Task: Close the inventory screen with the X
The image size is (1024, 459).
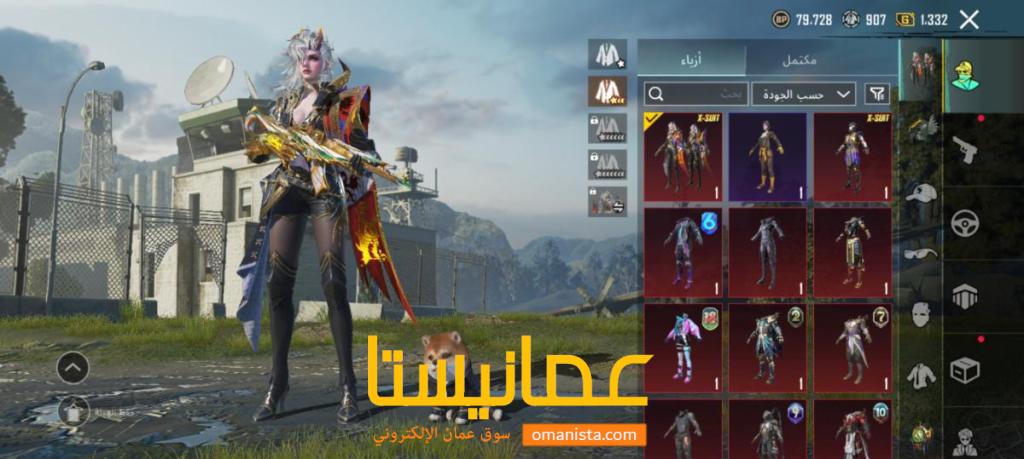Action: [x=968, y=19]
